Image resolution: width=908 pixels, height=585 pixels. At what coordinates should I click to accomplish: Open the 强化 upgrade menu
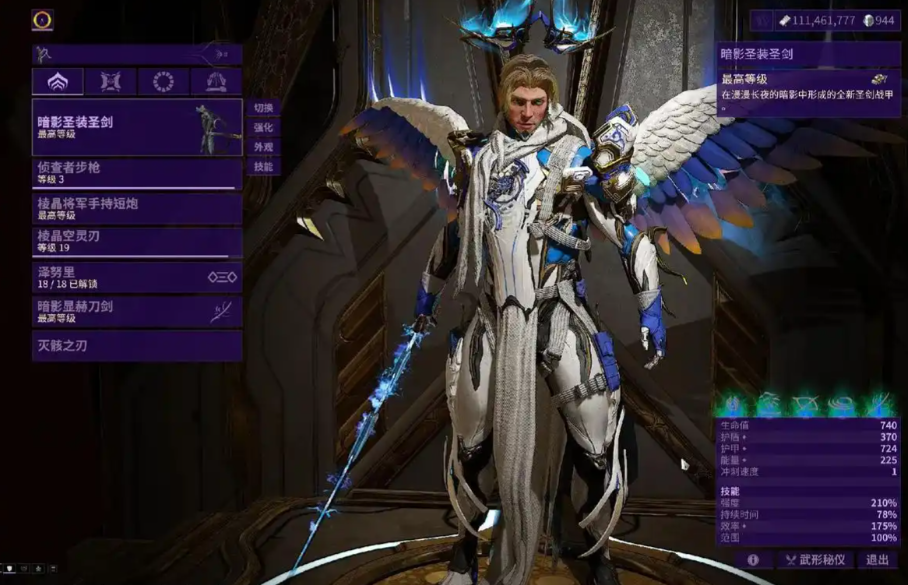[x=263, y=128]
